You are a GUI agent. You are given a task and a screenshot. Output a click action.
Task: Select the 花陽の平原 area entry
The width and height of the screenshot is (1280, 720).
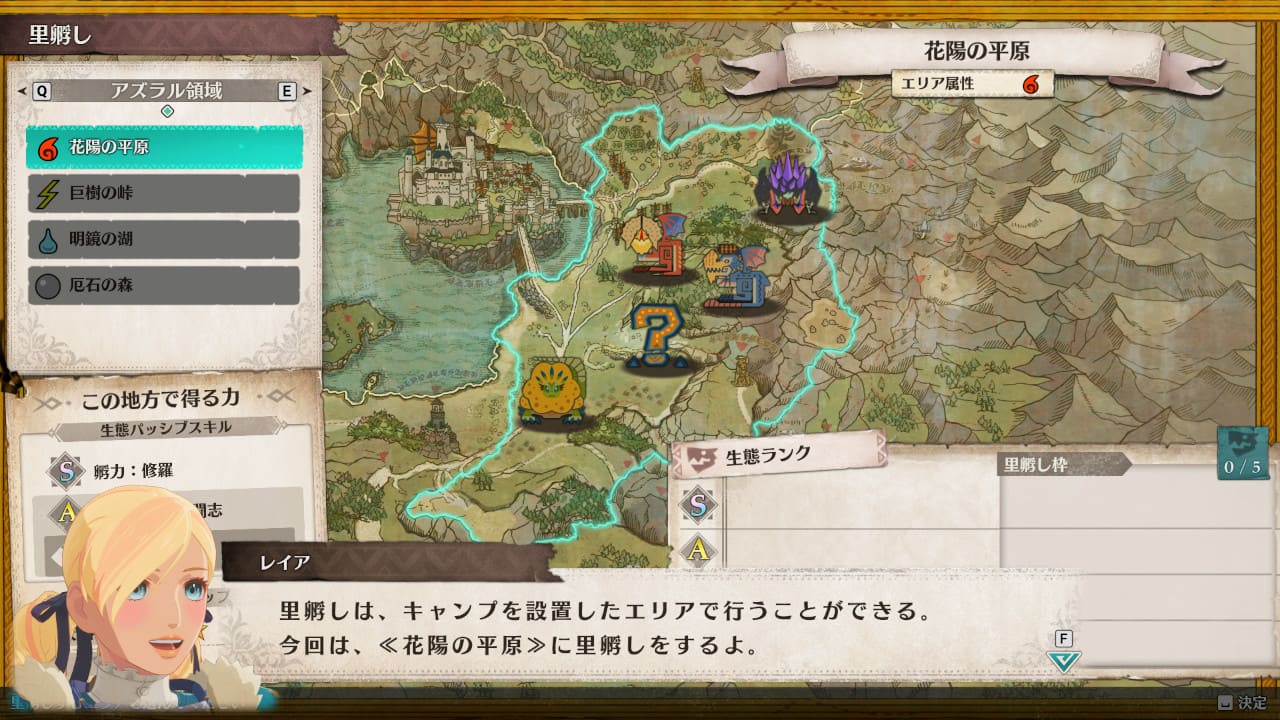coord(164,148)
